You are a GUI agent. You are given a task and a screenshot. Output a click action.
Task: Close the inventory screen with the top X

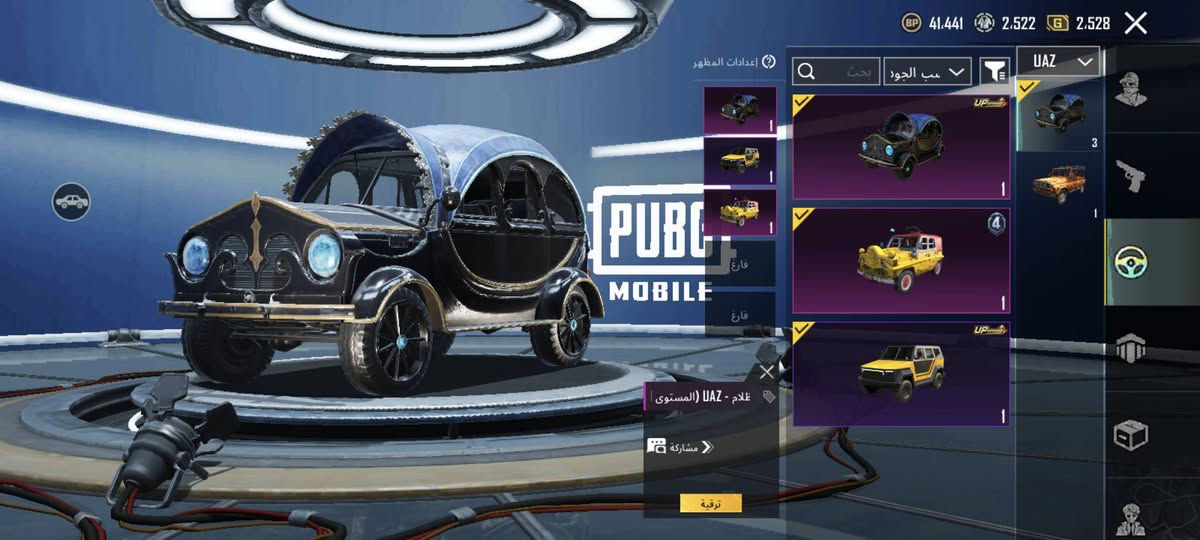pos(1135,23)
